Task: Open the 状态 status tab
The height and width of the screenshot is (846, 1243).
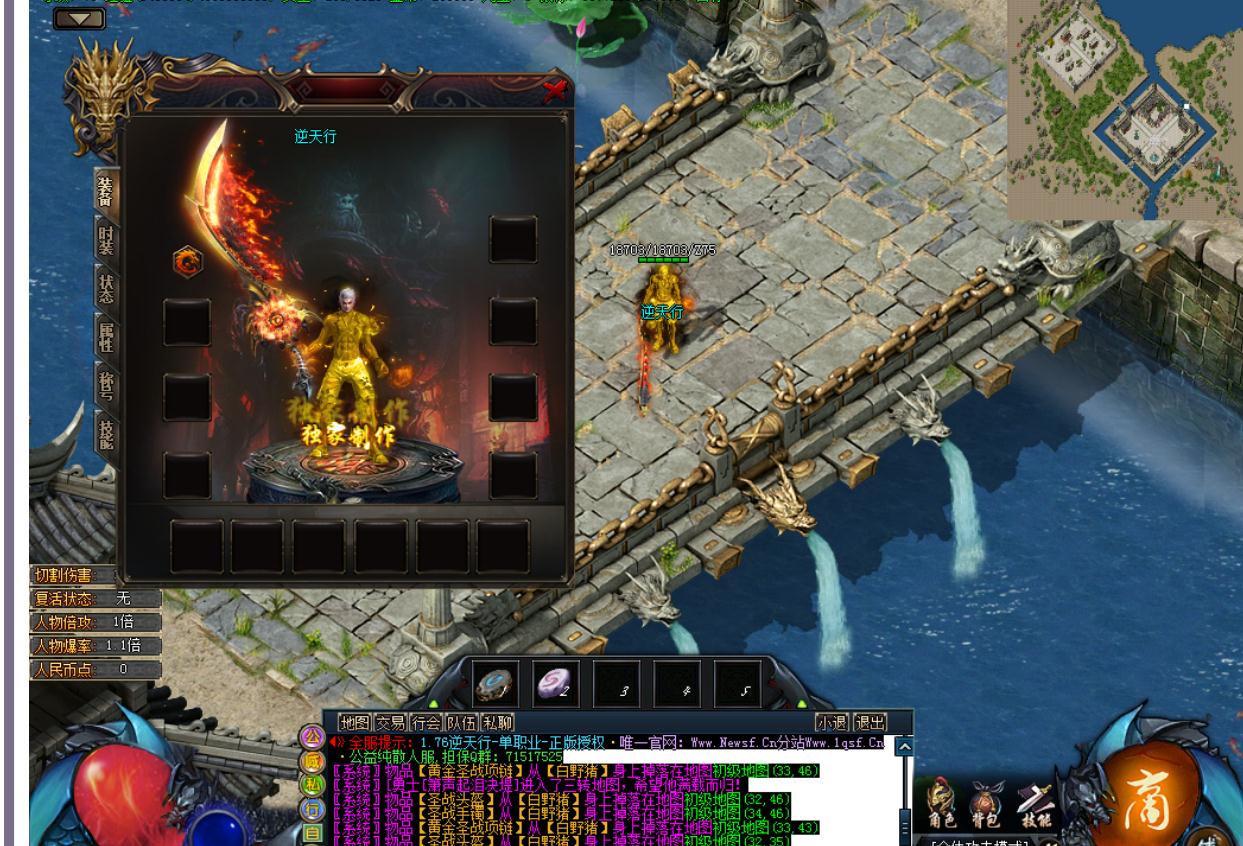Action: (x=106, y=288)
